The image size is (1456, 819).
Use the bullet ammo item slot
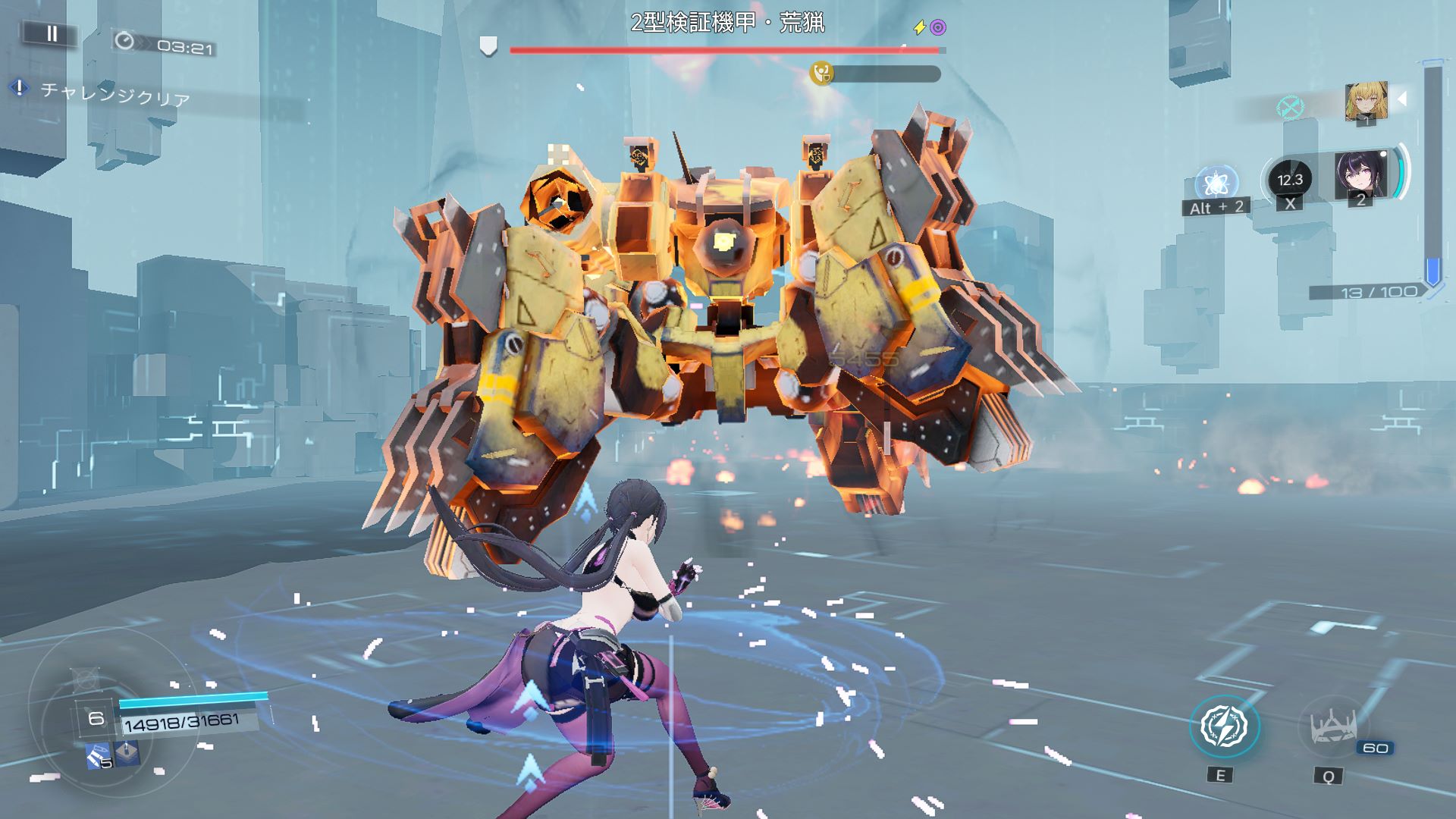tap(99, 755)
